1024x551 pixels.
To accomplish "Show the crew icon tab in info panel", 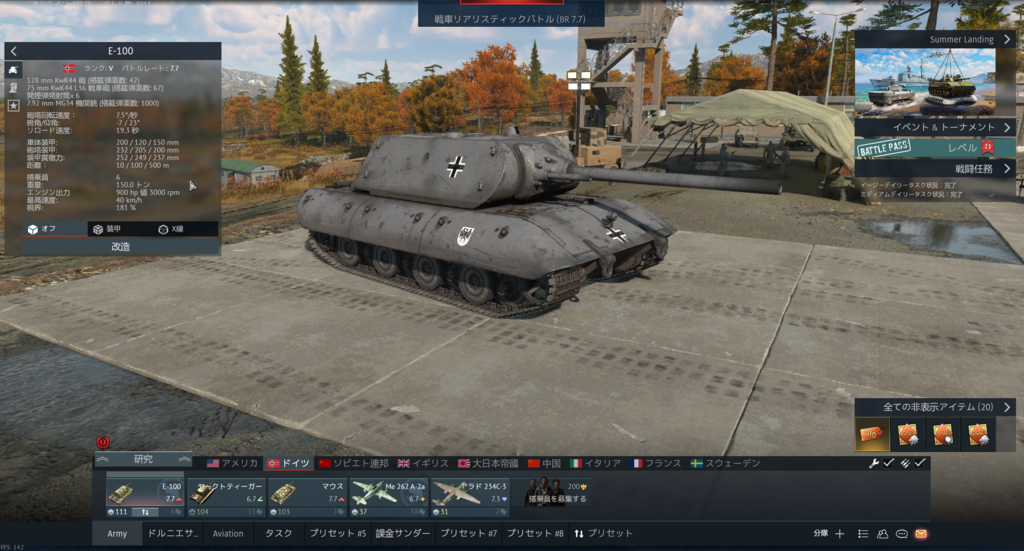I will 13,87.
